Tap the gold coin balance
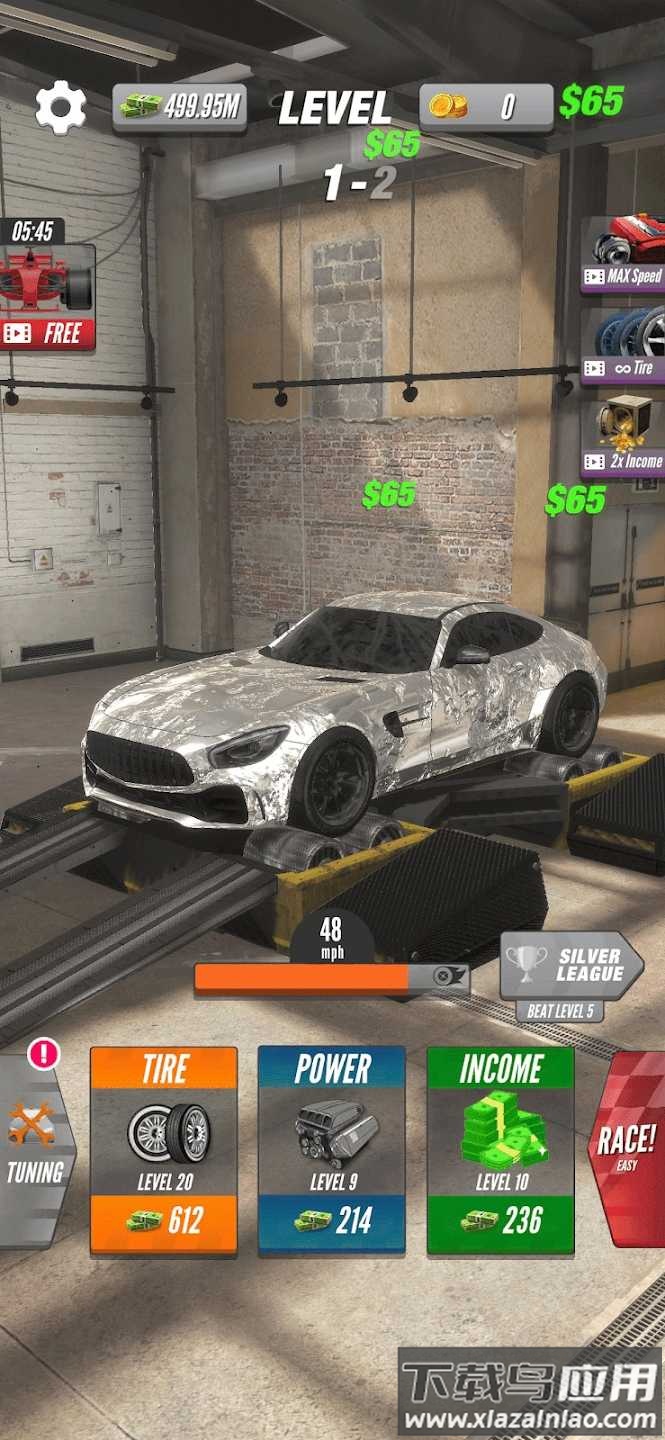This screenshot has height=1440, width=665. [486, 107]
